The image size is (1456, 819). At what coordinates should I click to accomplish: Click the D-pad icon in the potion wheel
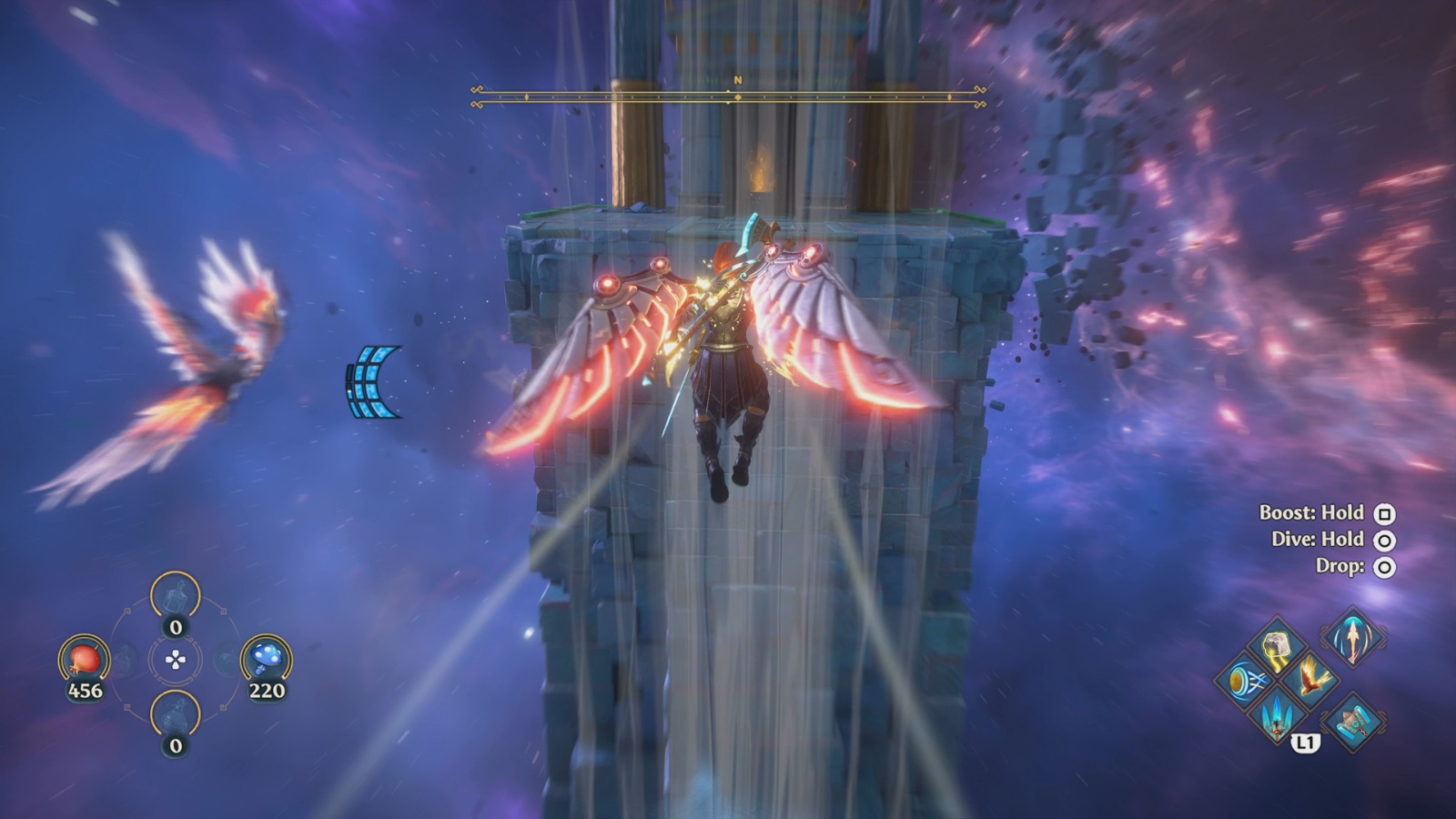(176, 660)
